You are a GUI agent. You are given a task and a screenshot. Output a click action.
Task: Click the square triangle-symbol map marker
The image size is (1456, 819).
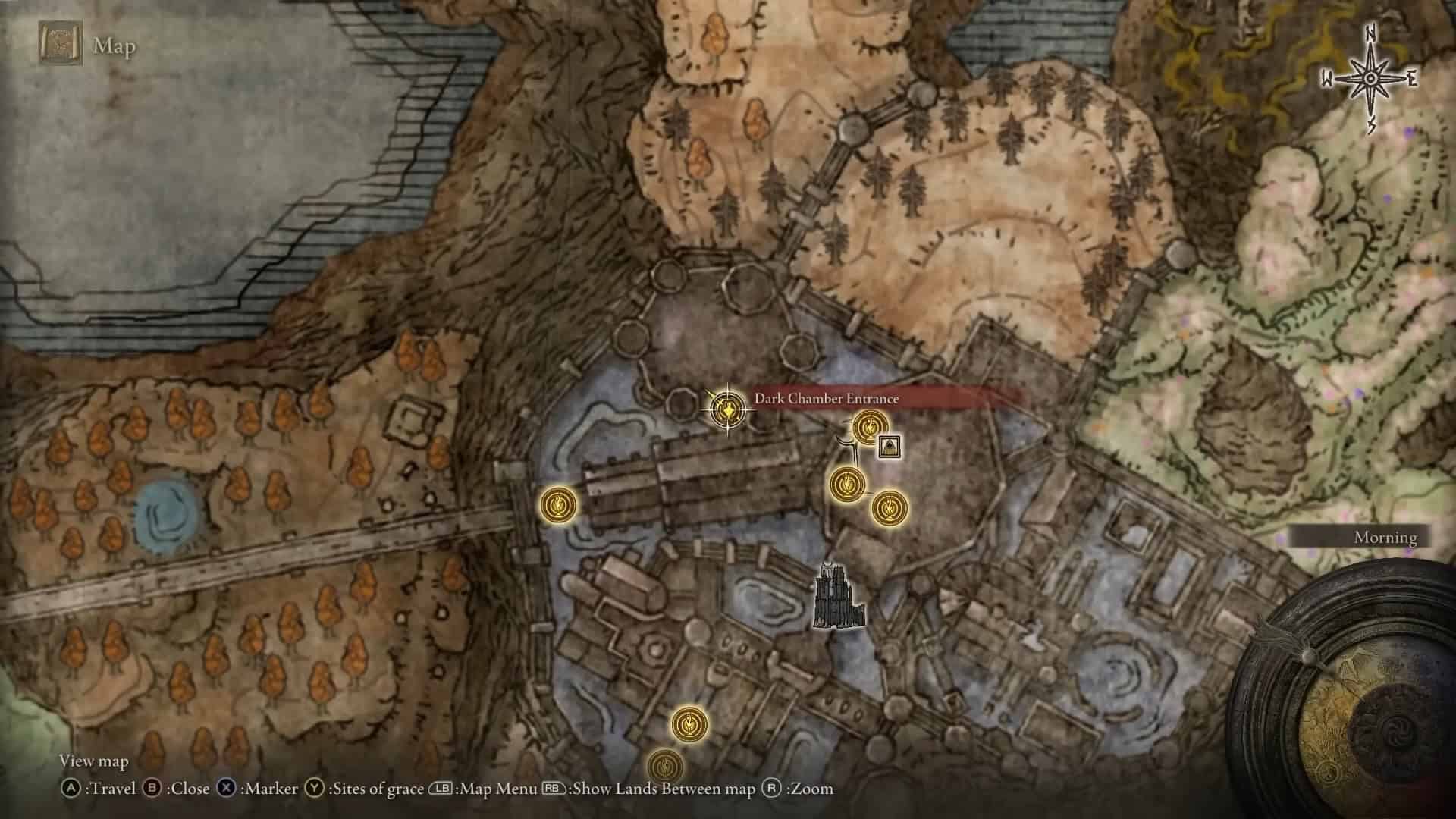point(890,447)
